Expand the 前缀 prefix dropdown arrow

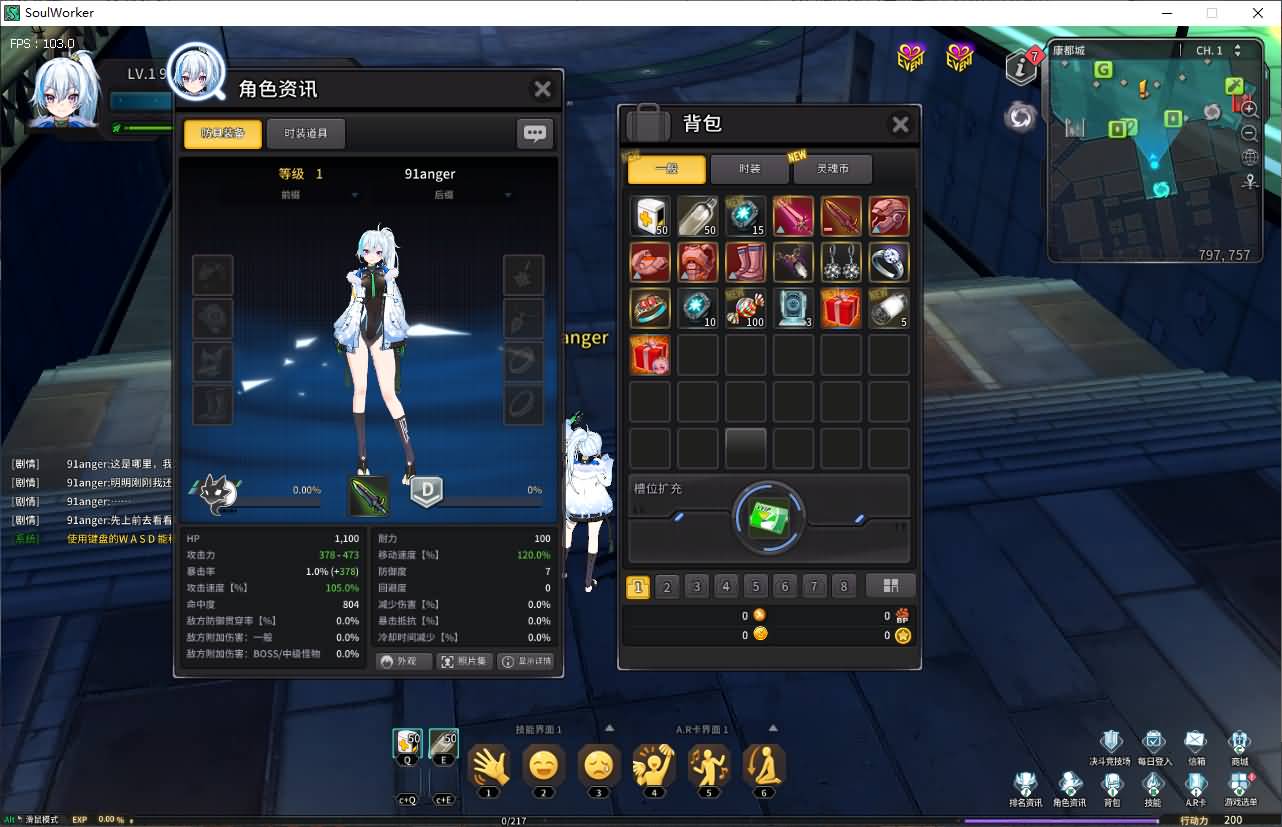[x=354, y=195]
